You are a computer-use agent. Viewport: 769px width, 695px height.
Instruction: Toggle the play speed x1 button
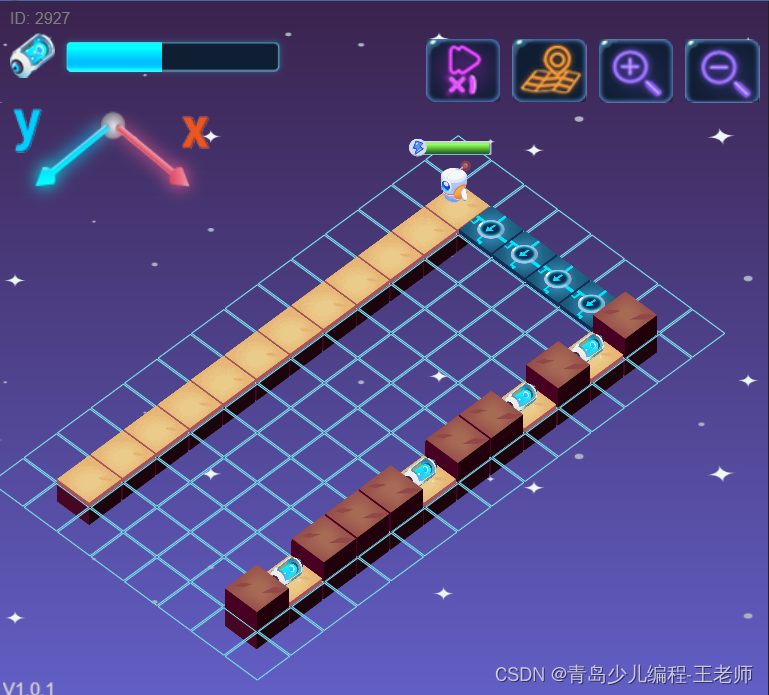[462, 71]
